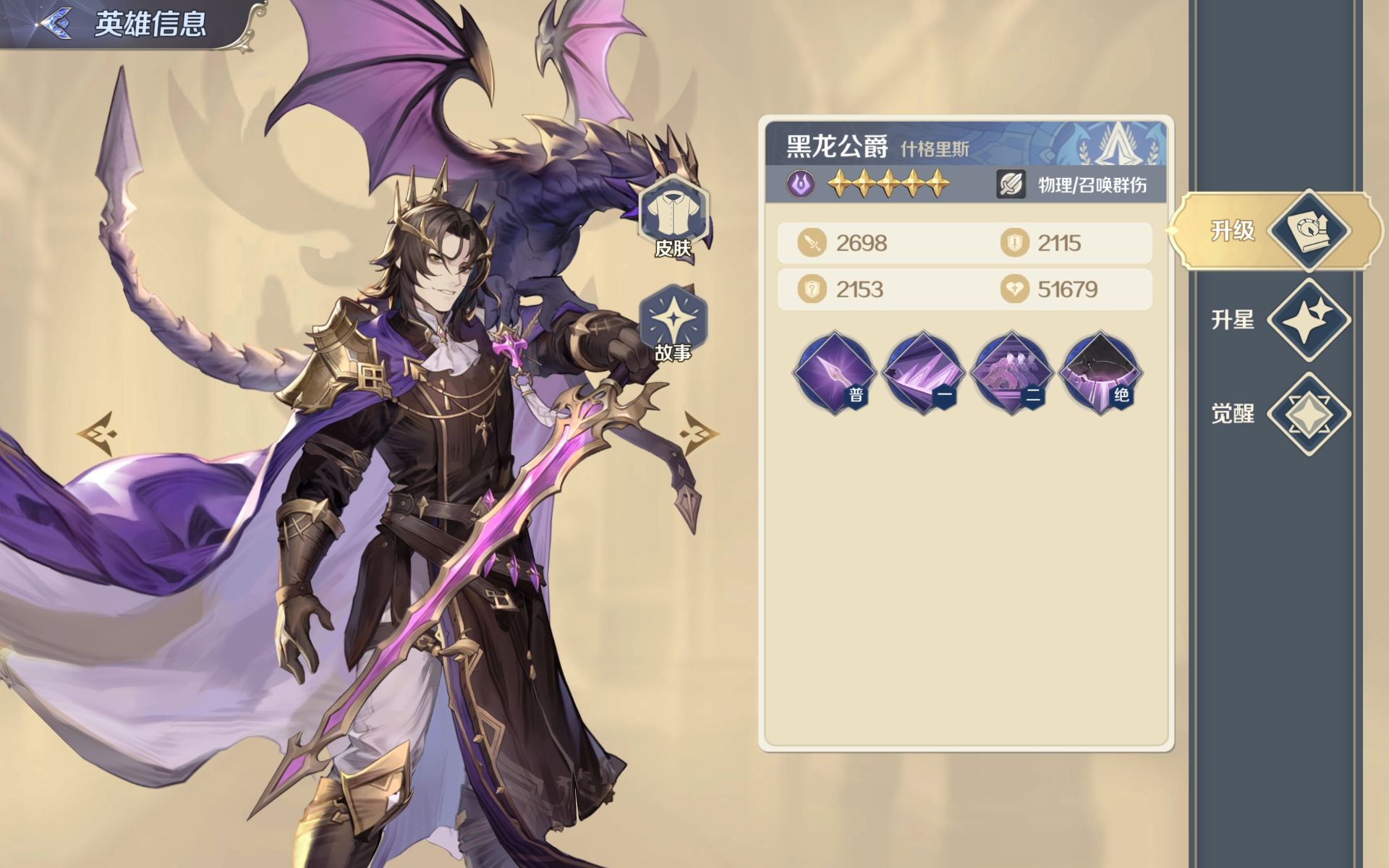Screen dimensions: 1389x868
Task: Go back using the arrow beside 英雄信息
Action: pyautogui.click(x=55, y=23)
